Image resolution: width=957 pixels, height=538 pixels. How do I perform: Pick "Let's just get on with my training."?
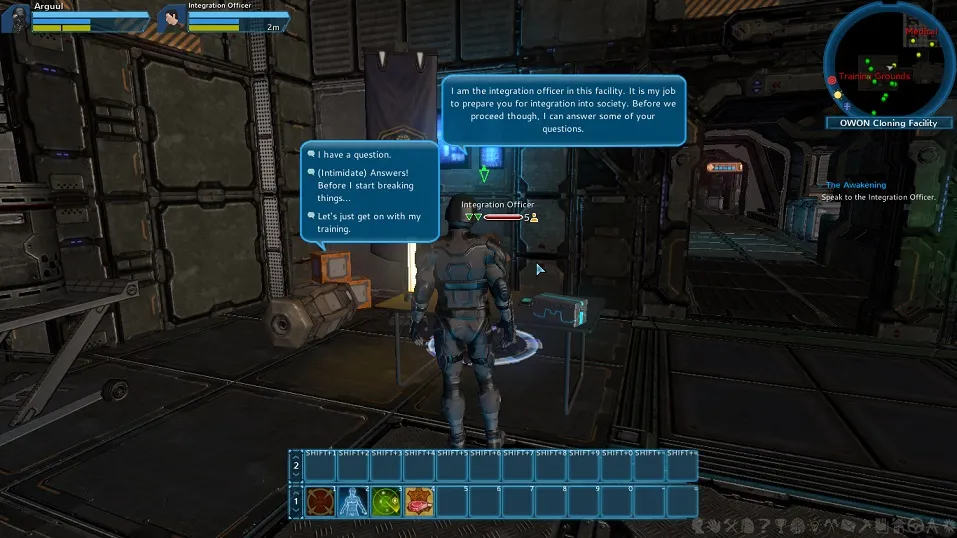[x=368, y=222]
